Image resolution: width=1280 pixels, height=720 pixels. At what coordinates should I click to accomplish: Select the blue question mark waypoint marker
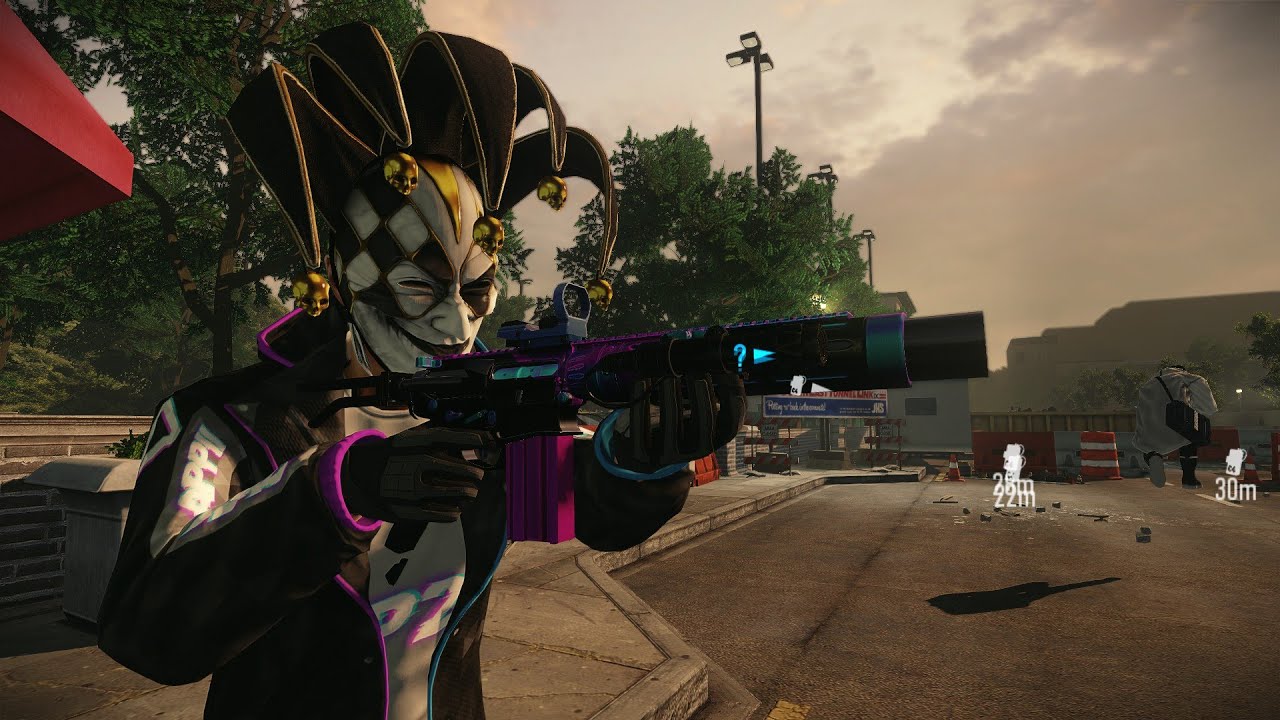(x=740, y=353)
